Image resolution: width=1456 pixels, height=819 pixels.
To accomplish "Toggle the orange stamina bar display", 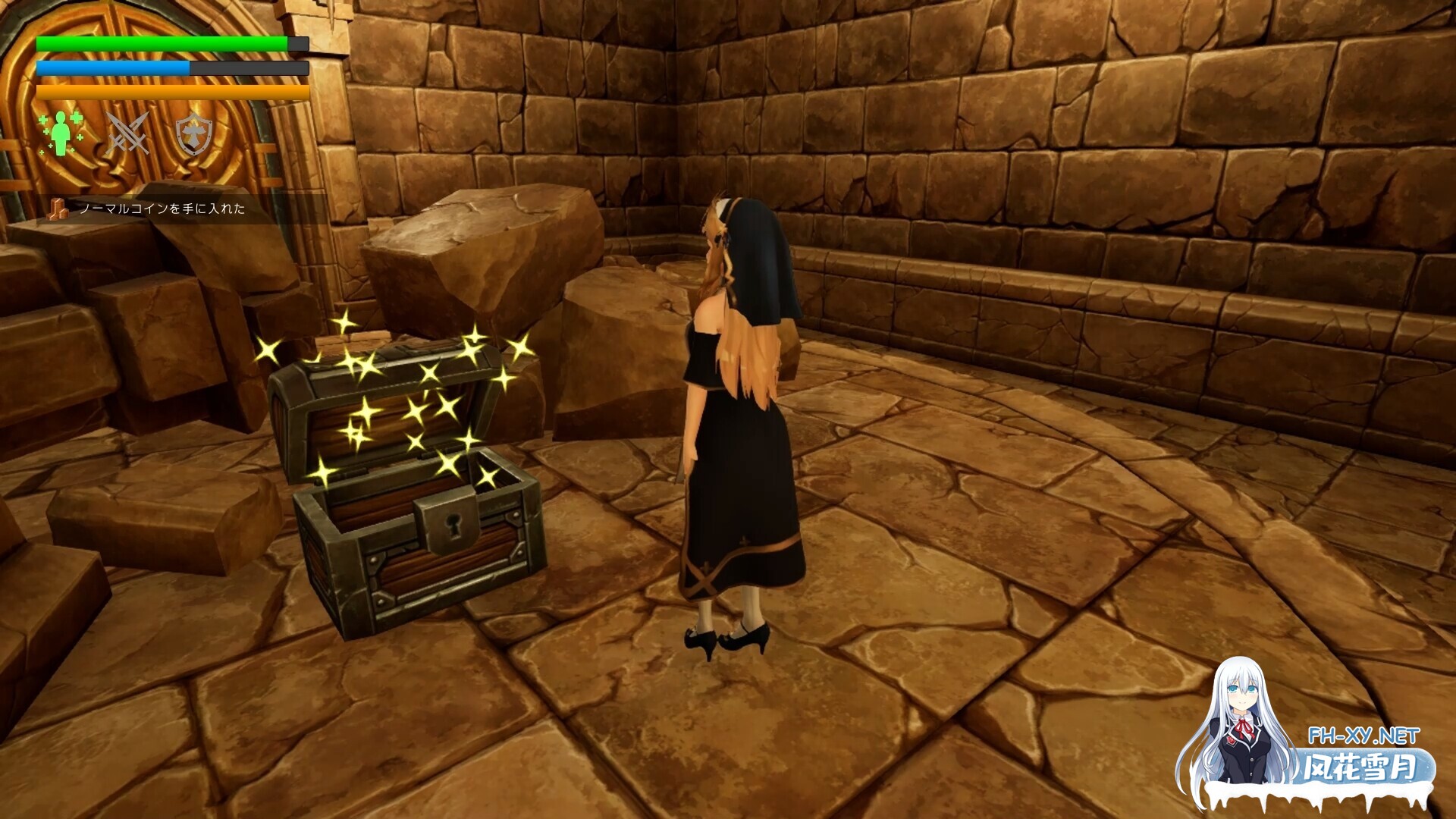I will click(171, 91).
